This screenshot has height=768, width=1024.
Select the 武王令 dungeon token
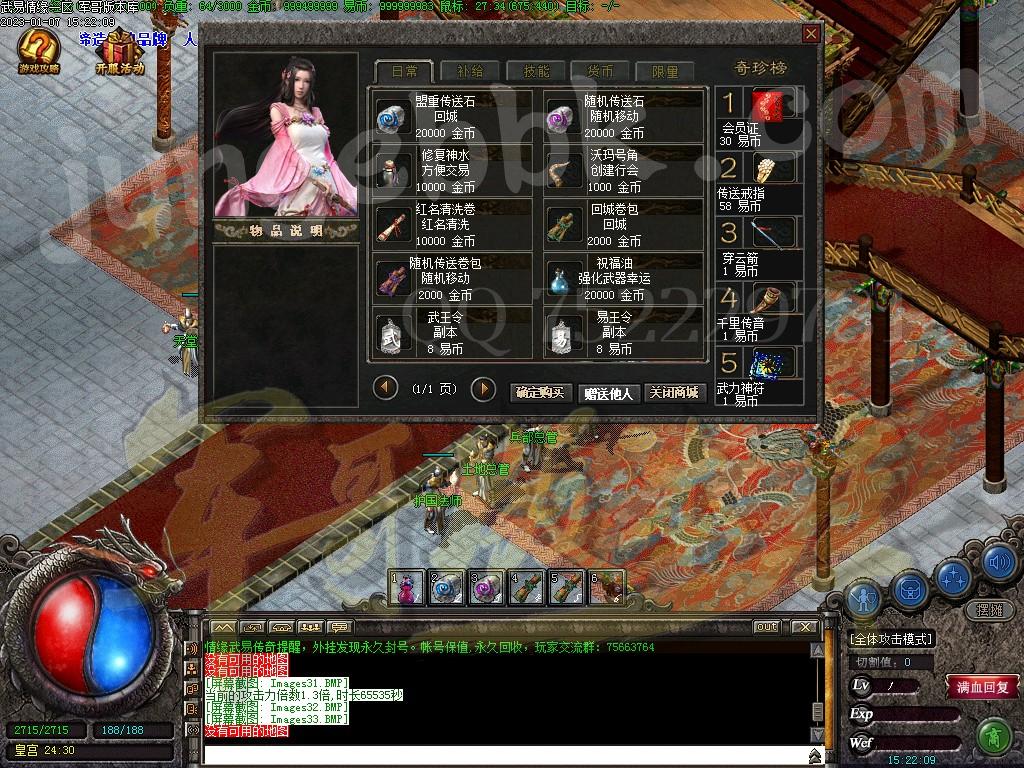453,333
